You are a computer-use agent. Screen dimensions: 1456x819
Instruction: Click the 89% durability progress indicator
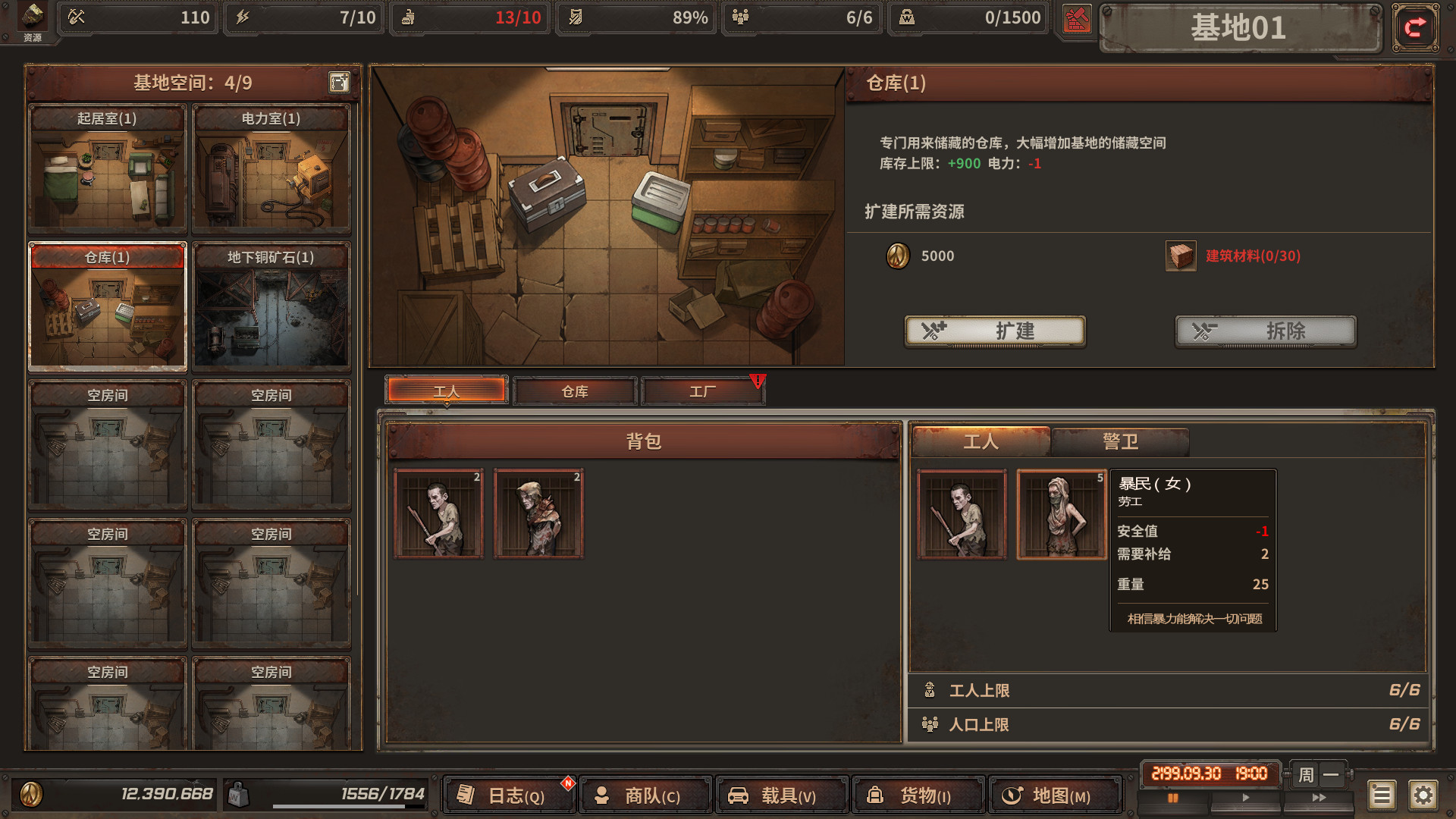635,18
